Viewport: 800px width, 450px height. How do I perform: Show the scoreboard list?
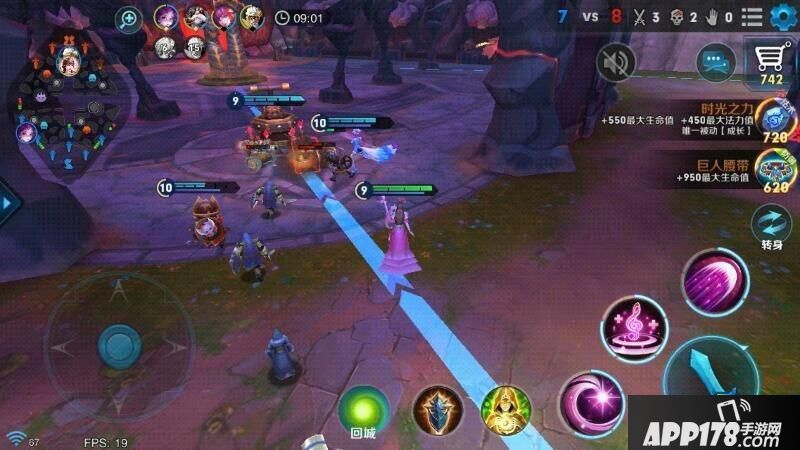(752, 17)
